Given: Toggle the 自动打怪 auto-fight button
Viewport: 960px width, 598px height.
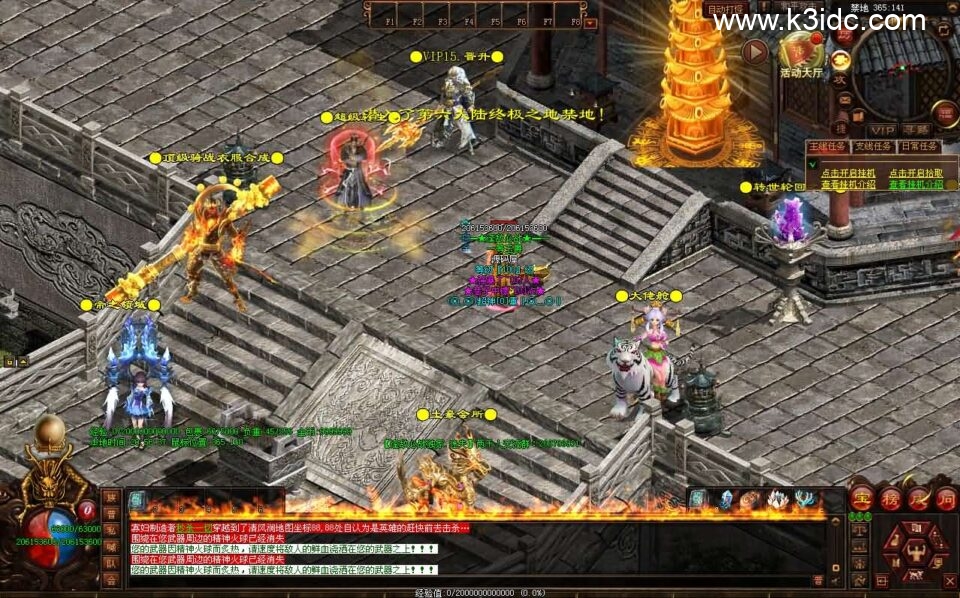Looking at the screenshot, I should pyautogui.click(x=727, y=9).
